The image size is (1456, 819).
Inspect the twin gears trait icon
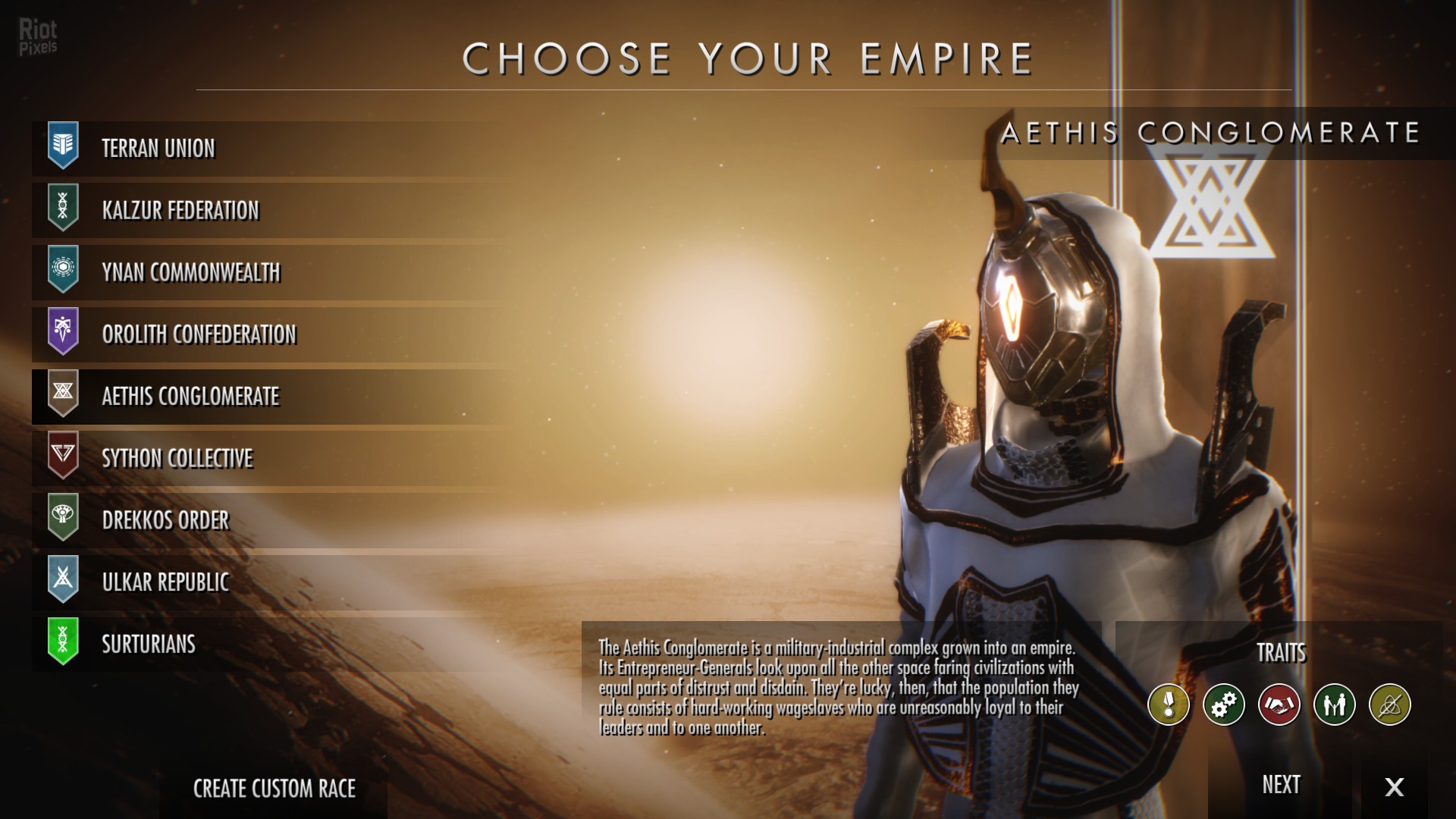1224,704
